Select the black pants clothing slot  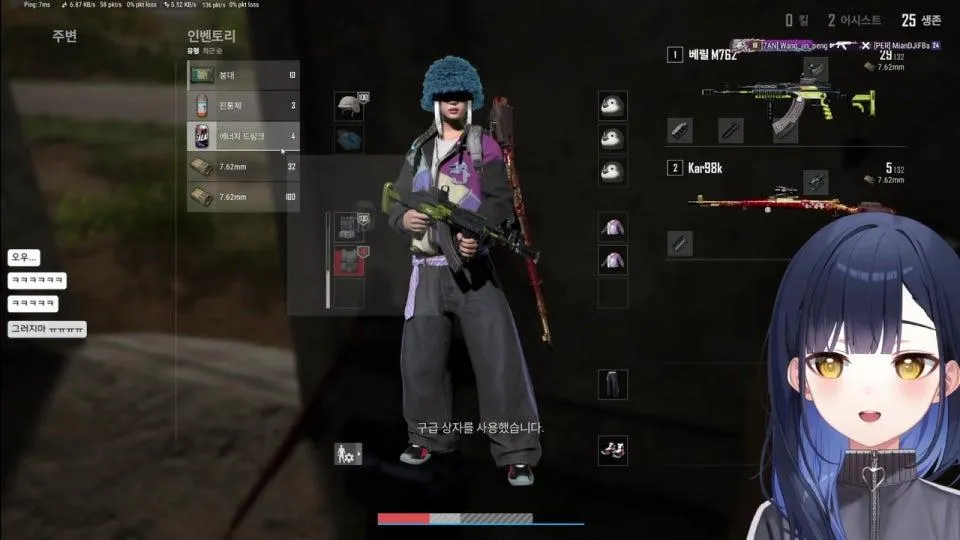[x=612, y=383]
